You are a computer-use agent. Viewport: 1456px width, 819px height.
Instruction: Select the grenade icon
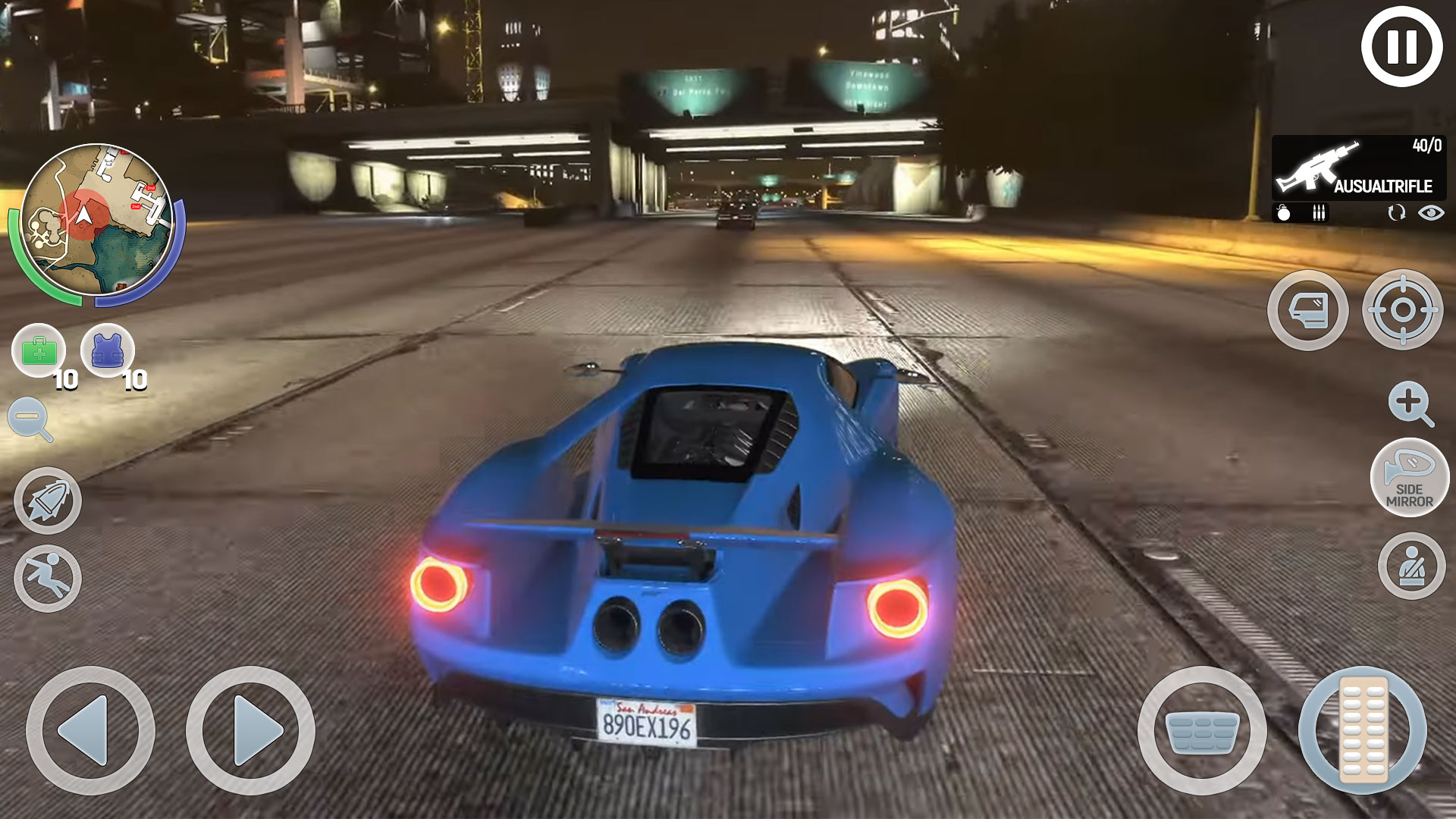click(x=1283, y=213)
